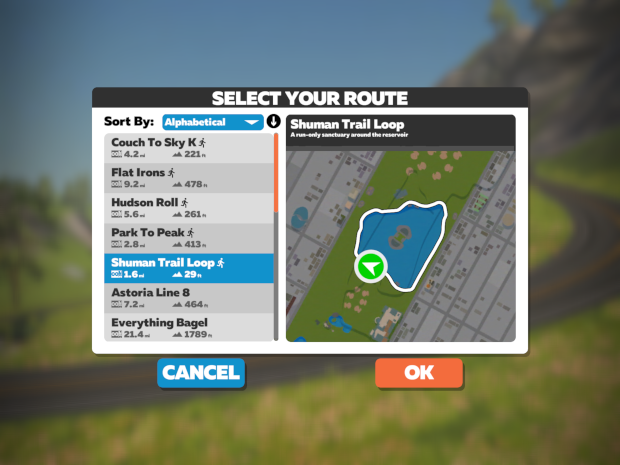Open the Alphabetical sort dropdown
620x465 pixels.
212,122
